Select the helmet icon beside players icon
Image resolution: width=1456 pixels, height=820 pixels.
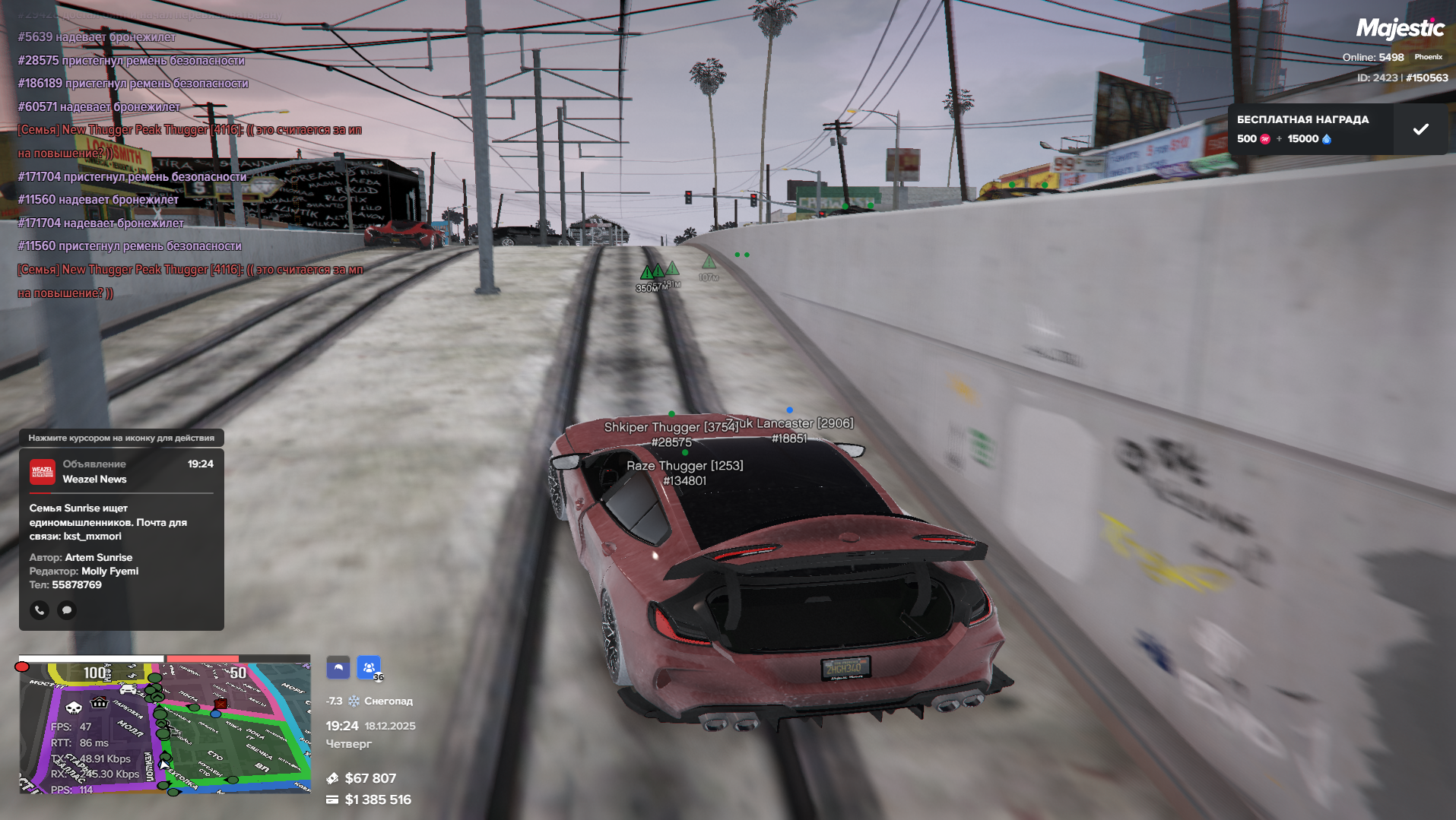coord(338,668)
